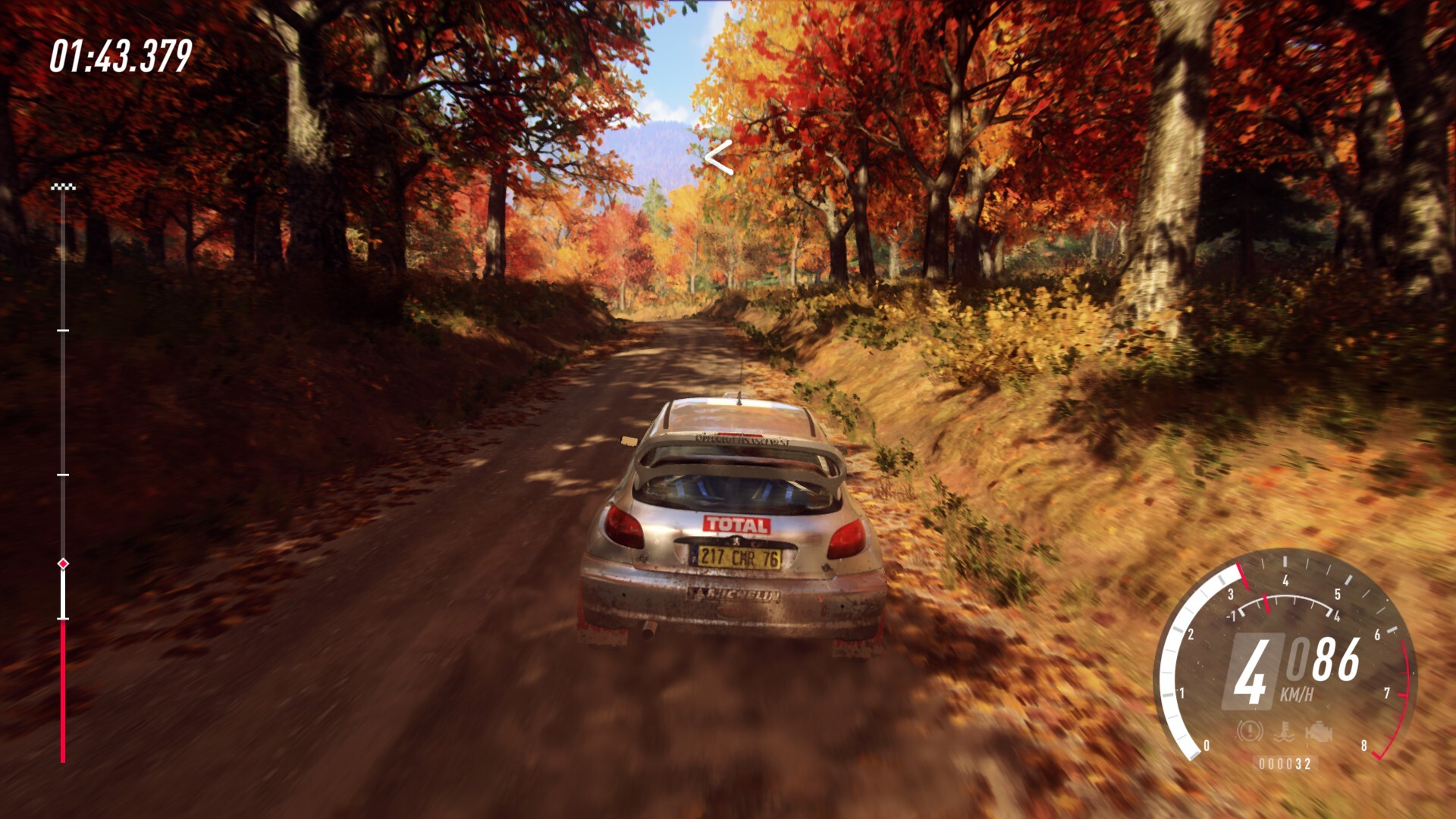Screen dimensions: 1456x819
Task: Click the engine warning light icon
Action: click(1319, 732)
